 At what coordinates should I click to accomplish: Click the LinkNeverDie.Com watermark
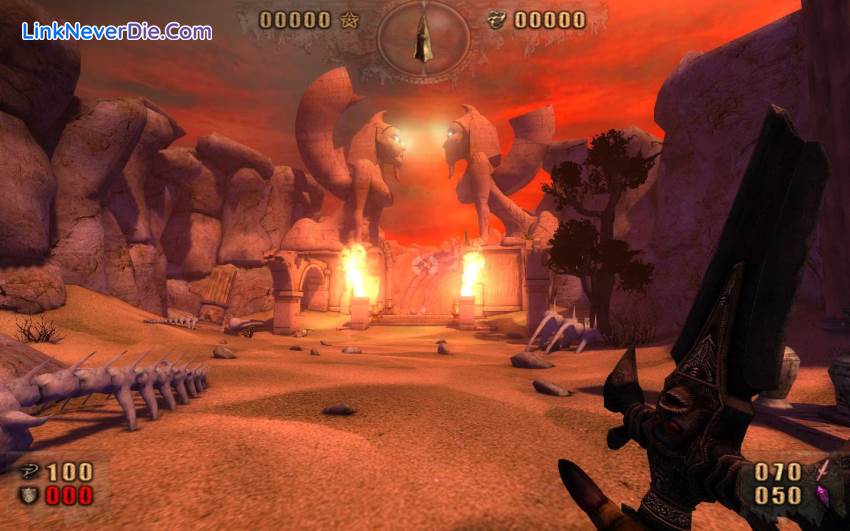point(117,31)
